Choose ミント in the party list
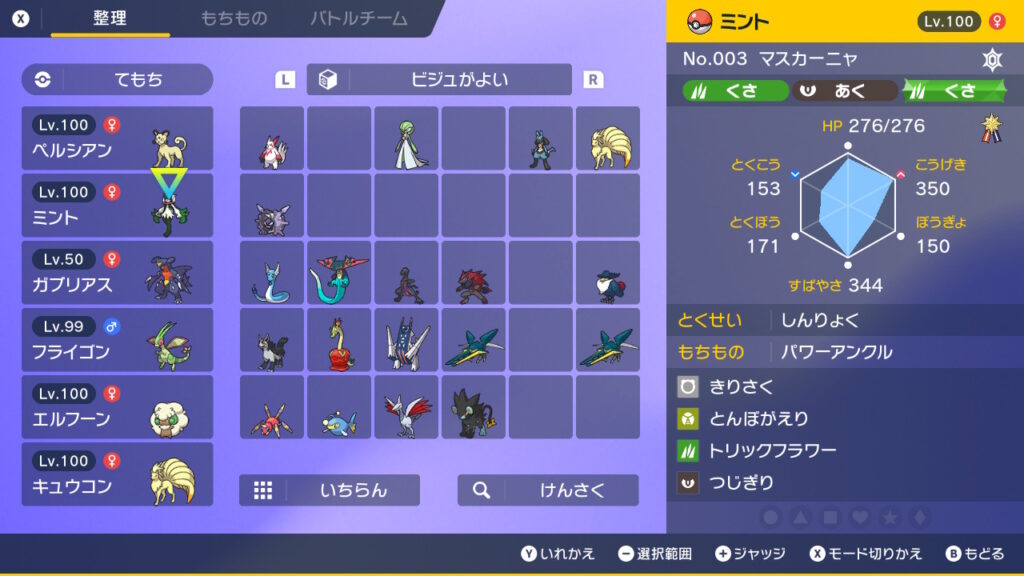 tap(118, 206)
